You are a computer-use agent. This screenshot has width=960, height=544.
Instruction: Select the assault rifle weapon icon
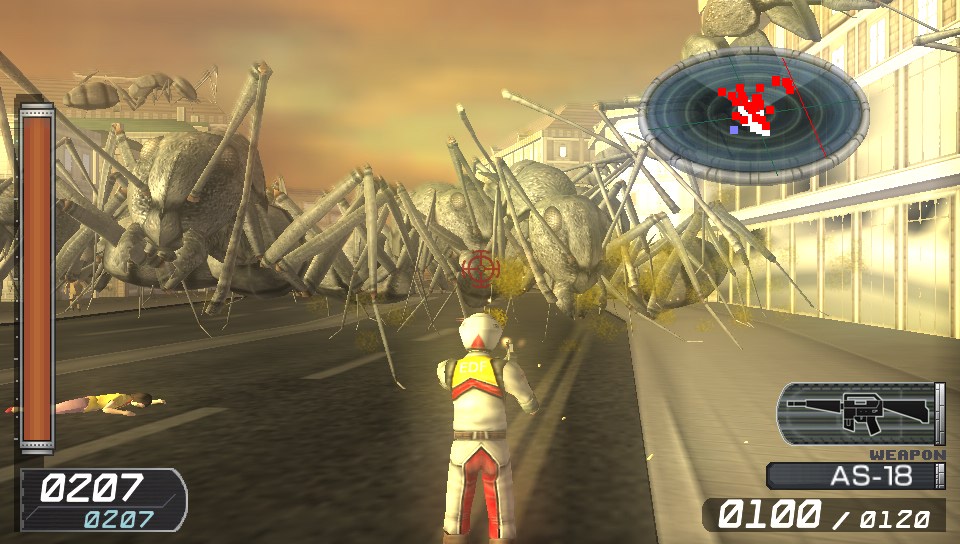tap(855, 412)
